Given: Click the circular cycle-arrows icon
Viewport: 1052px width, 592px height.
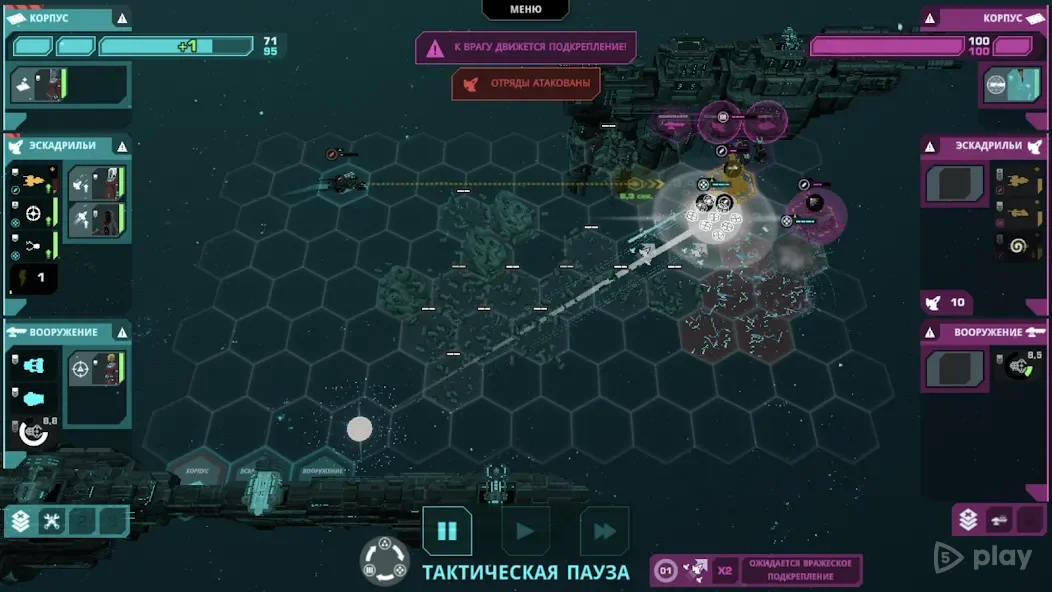Looking at the screenshot, I should [x=384, y=560].
